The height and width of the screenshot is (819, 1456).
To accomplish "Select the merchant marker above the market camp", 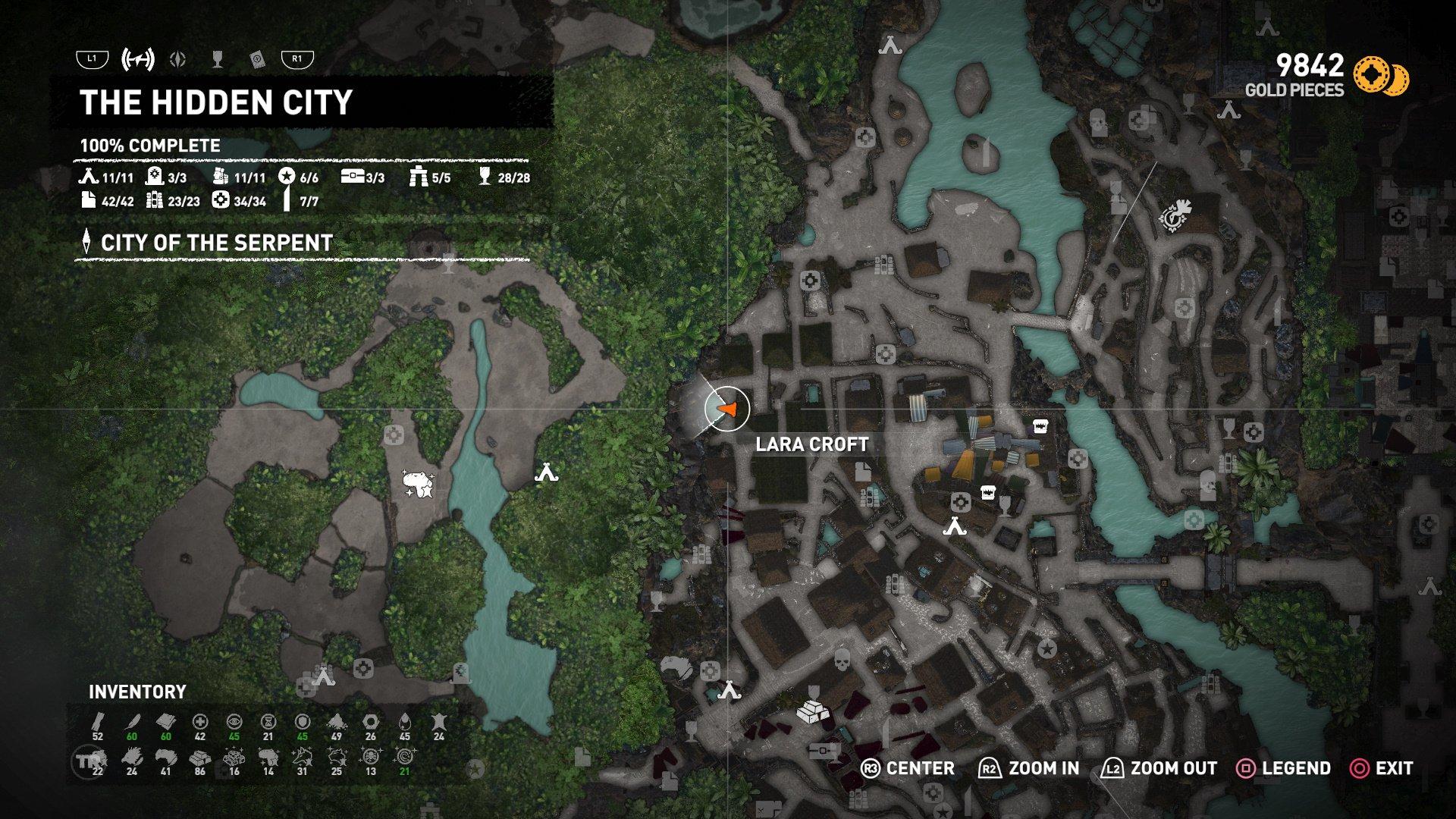I will coord(987,492).
